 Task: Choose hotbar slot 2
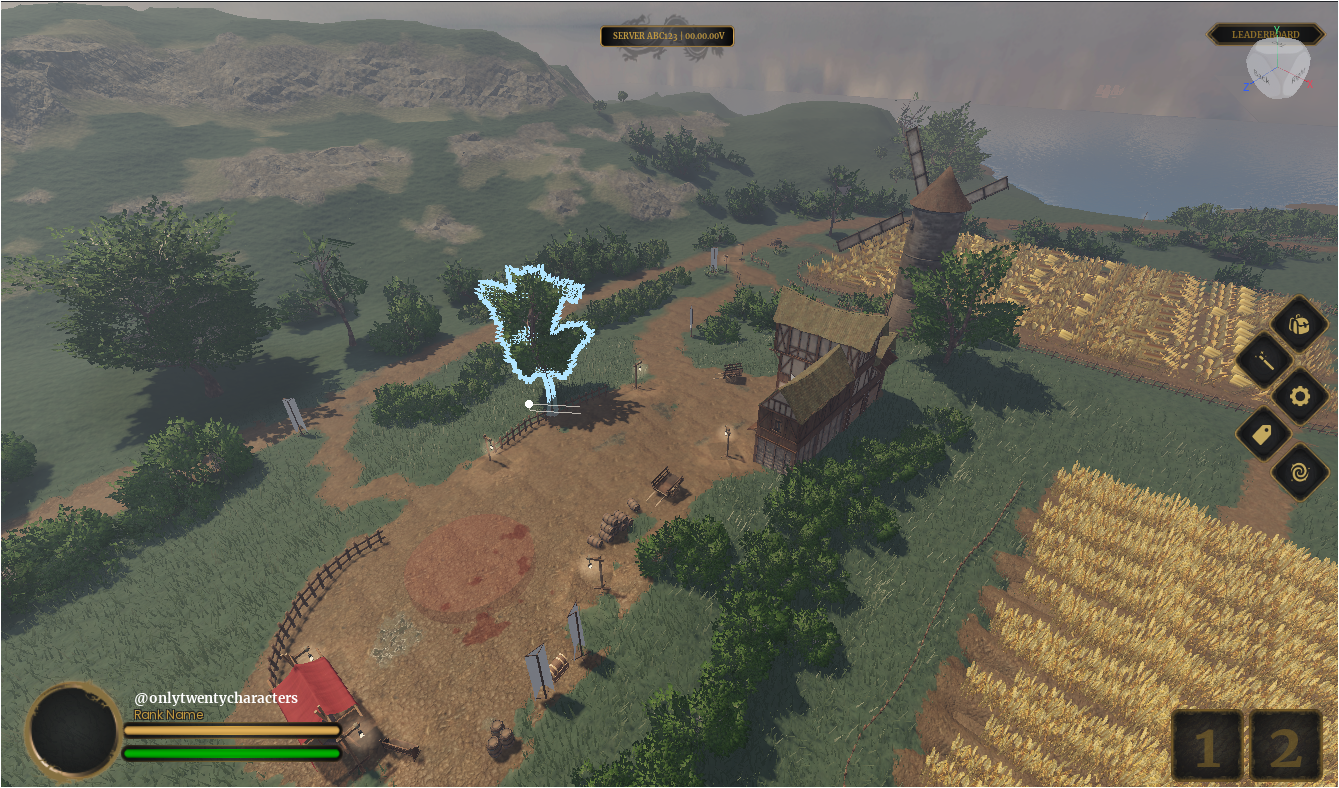(1286, 746)
